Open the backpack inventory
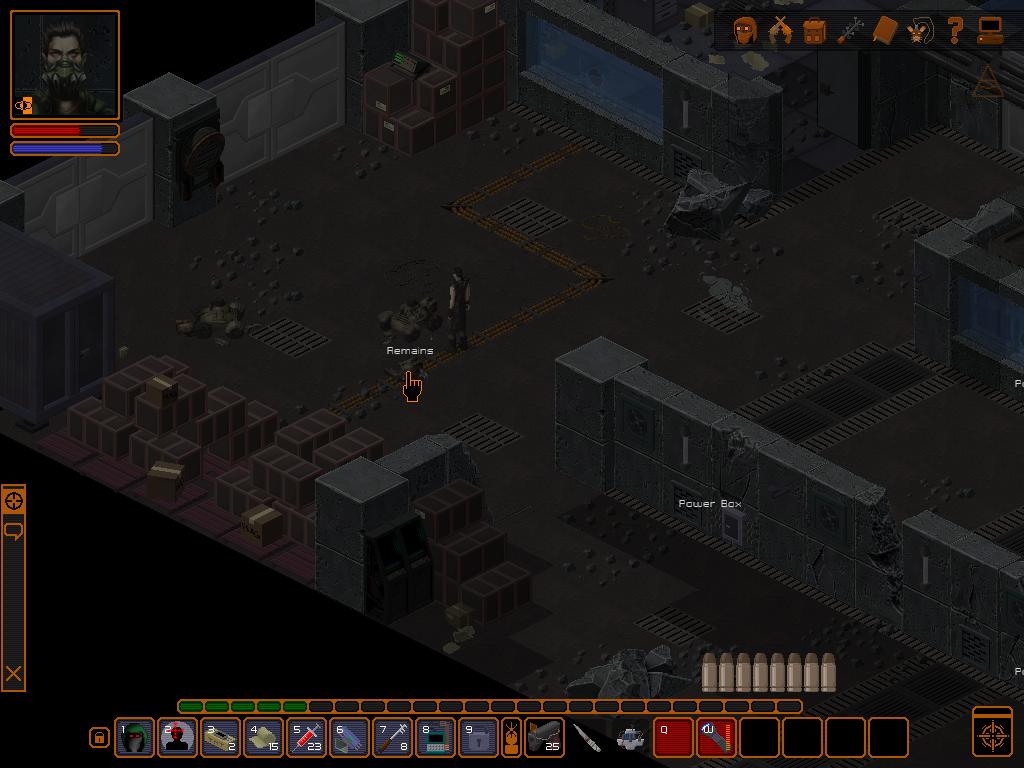1024x768 pixels. click(x=815, y=31)
